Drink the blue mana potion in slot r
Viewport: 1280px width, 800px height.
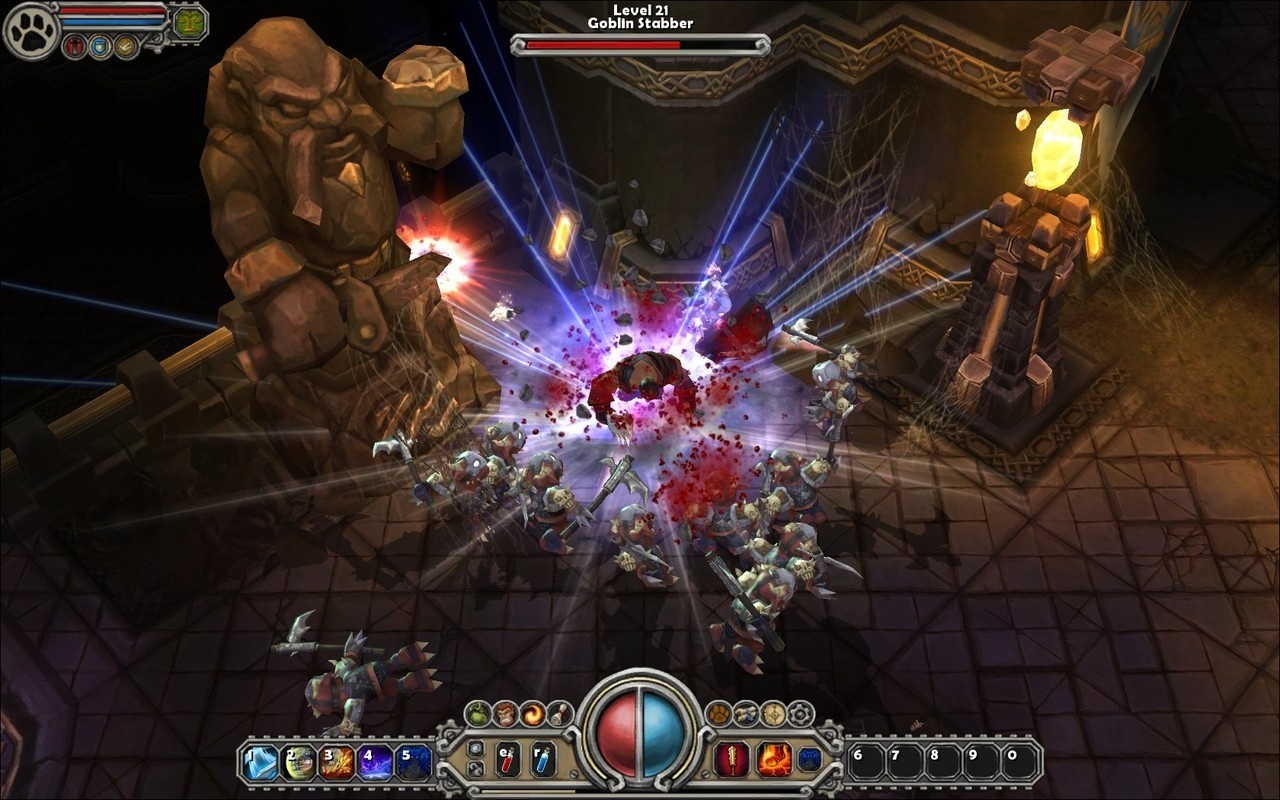(543, 759)
